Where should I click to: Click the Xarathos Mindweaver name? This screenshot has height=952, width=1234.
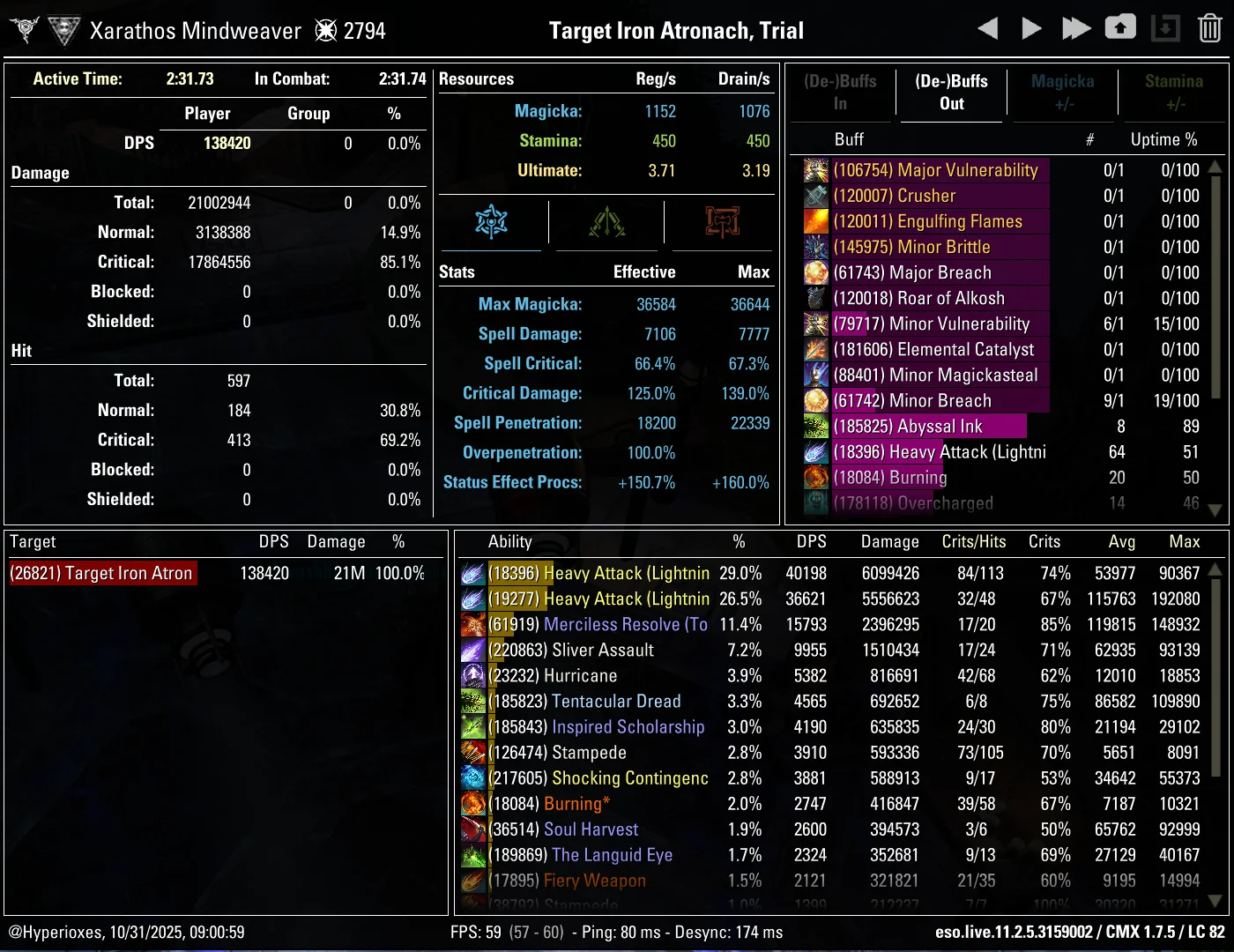(196, 29)
